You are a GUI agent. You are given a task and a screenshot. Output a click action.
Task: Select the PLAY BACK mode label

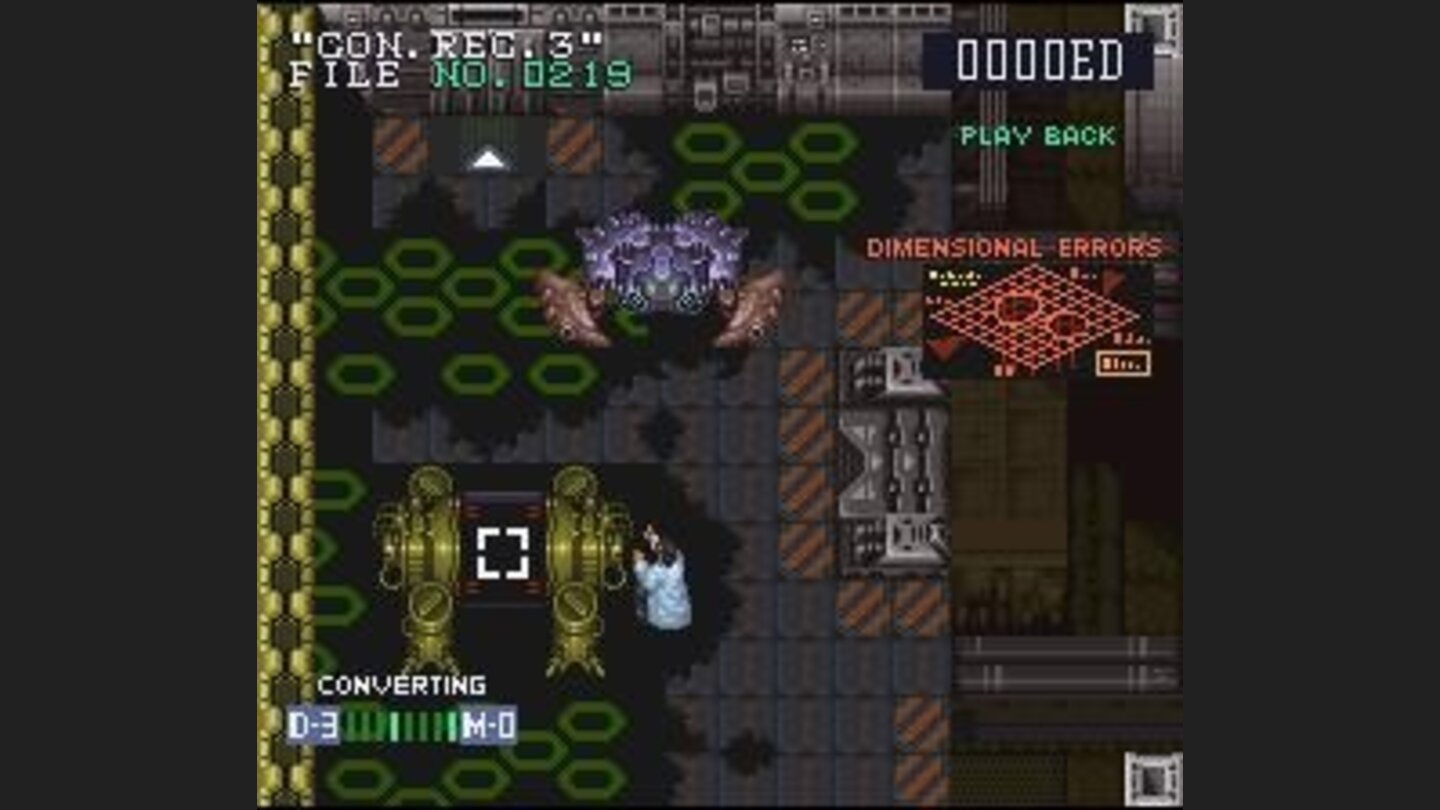pyautogui.click(x=1037, y=137)
